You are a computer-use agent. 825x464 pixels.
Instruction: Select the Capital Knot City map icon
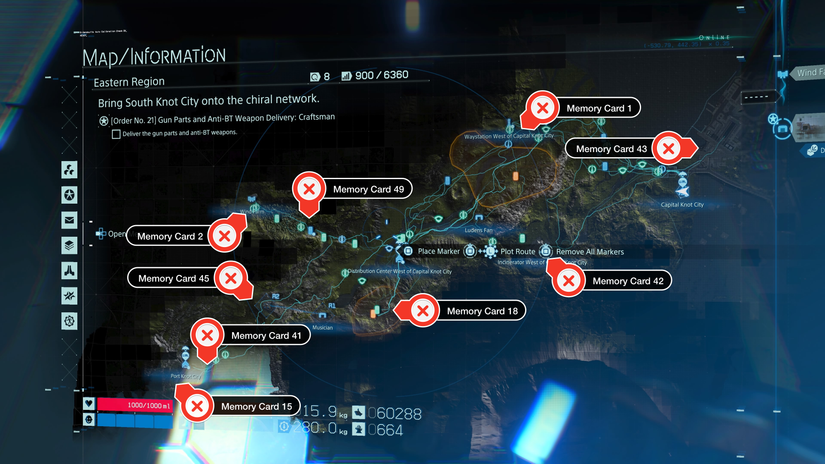click(x=684, y=189)
